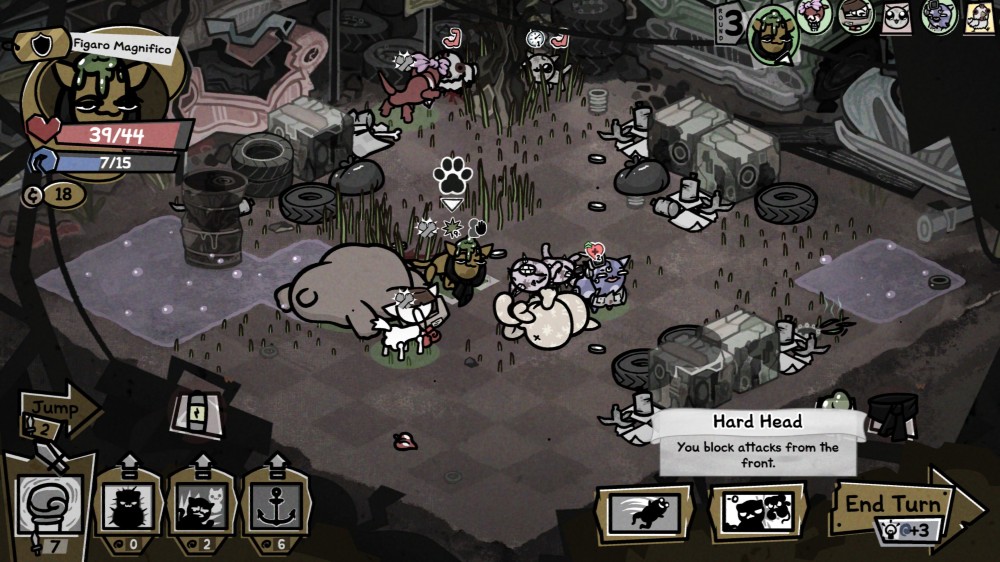This screenshot has height=562, width=1000.
Task: Select the grey kitten enemy turn portrait
Action: pos(897,16)
